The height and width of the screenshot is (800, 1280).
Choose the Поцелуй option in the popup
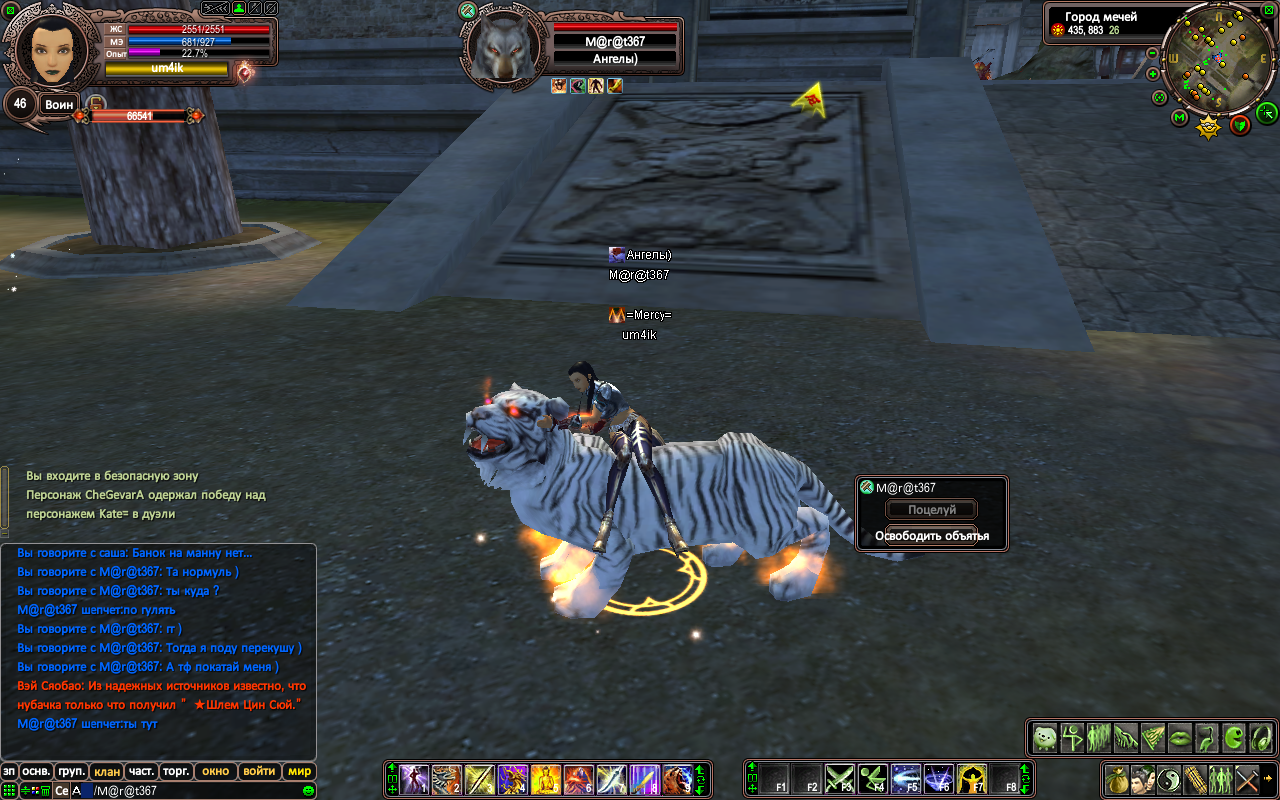click(x=931, y=510)
